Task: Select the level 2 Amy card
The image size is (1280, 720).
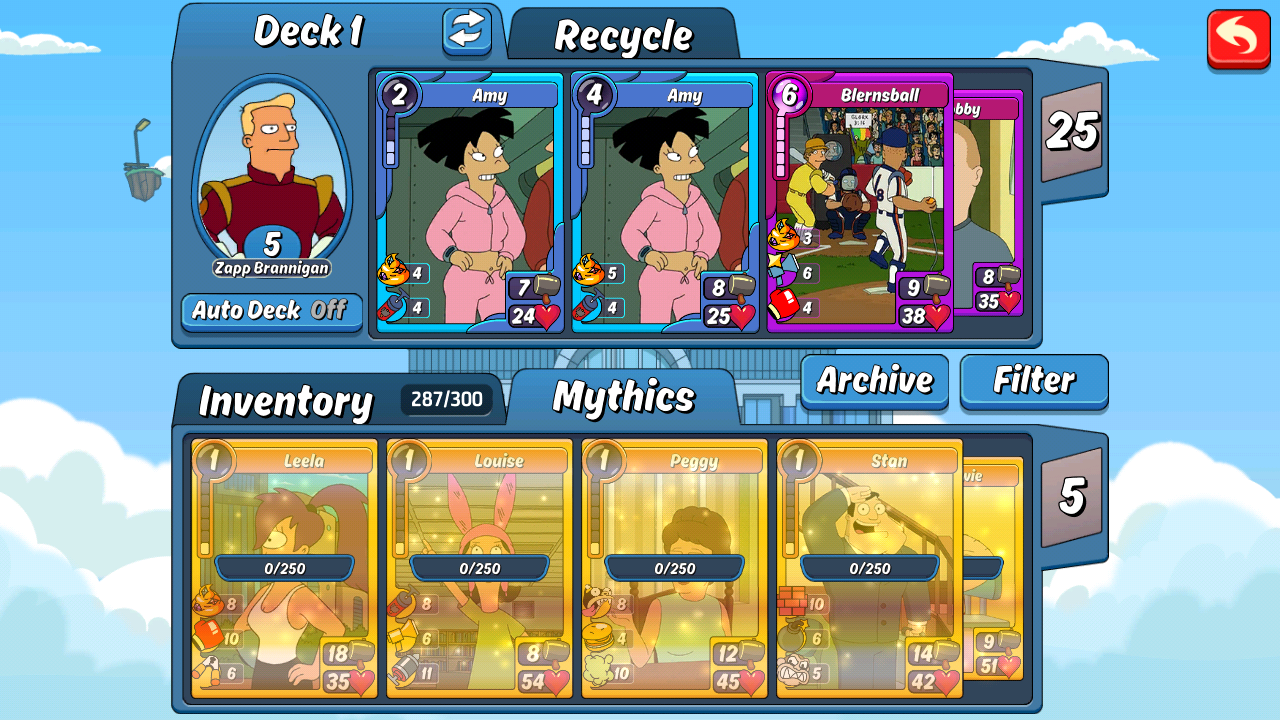Action: click(x=470, y=203)
